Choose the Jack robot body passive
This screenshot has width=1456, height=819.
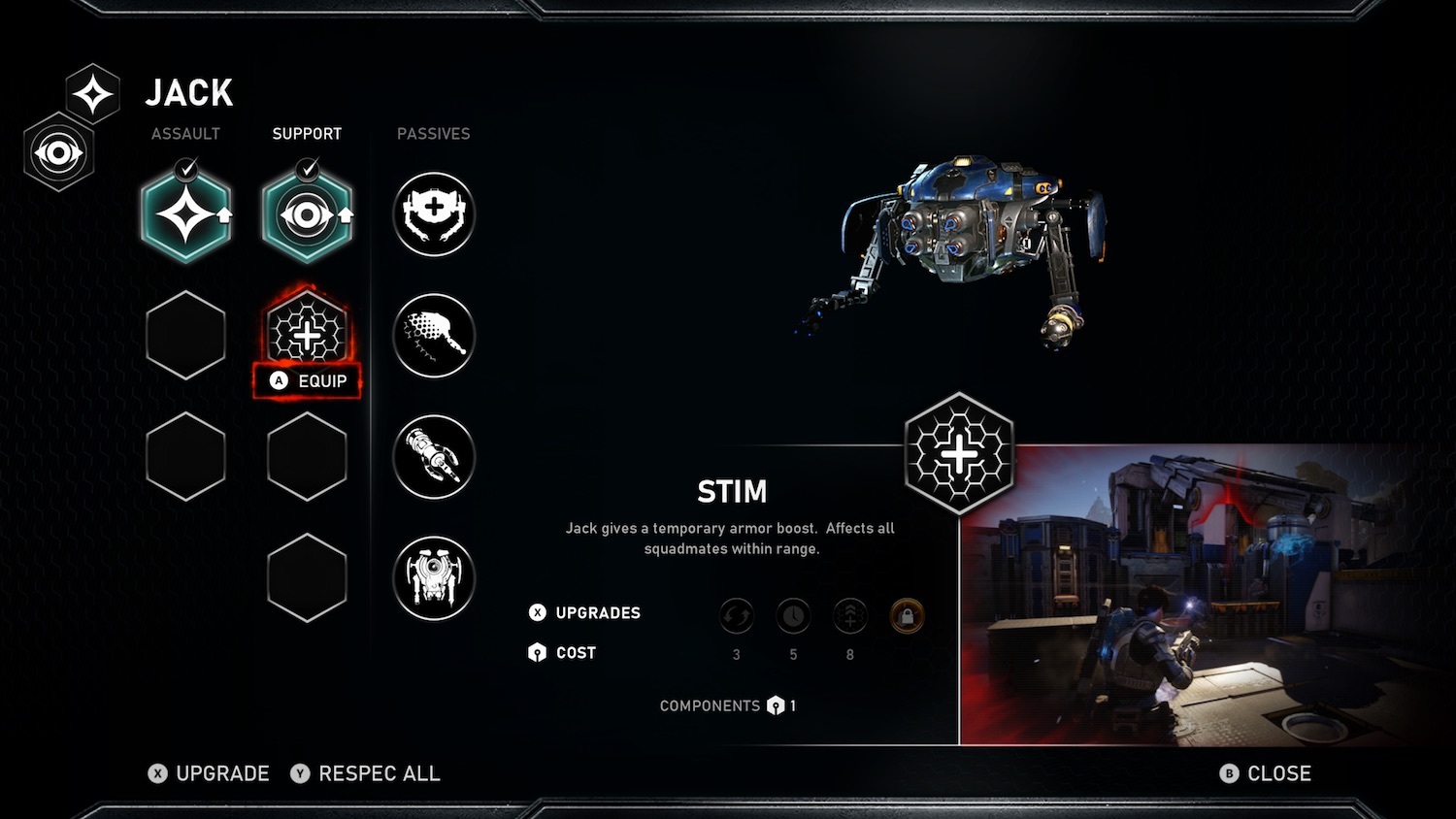click(434, 578)
